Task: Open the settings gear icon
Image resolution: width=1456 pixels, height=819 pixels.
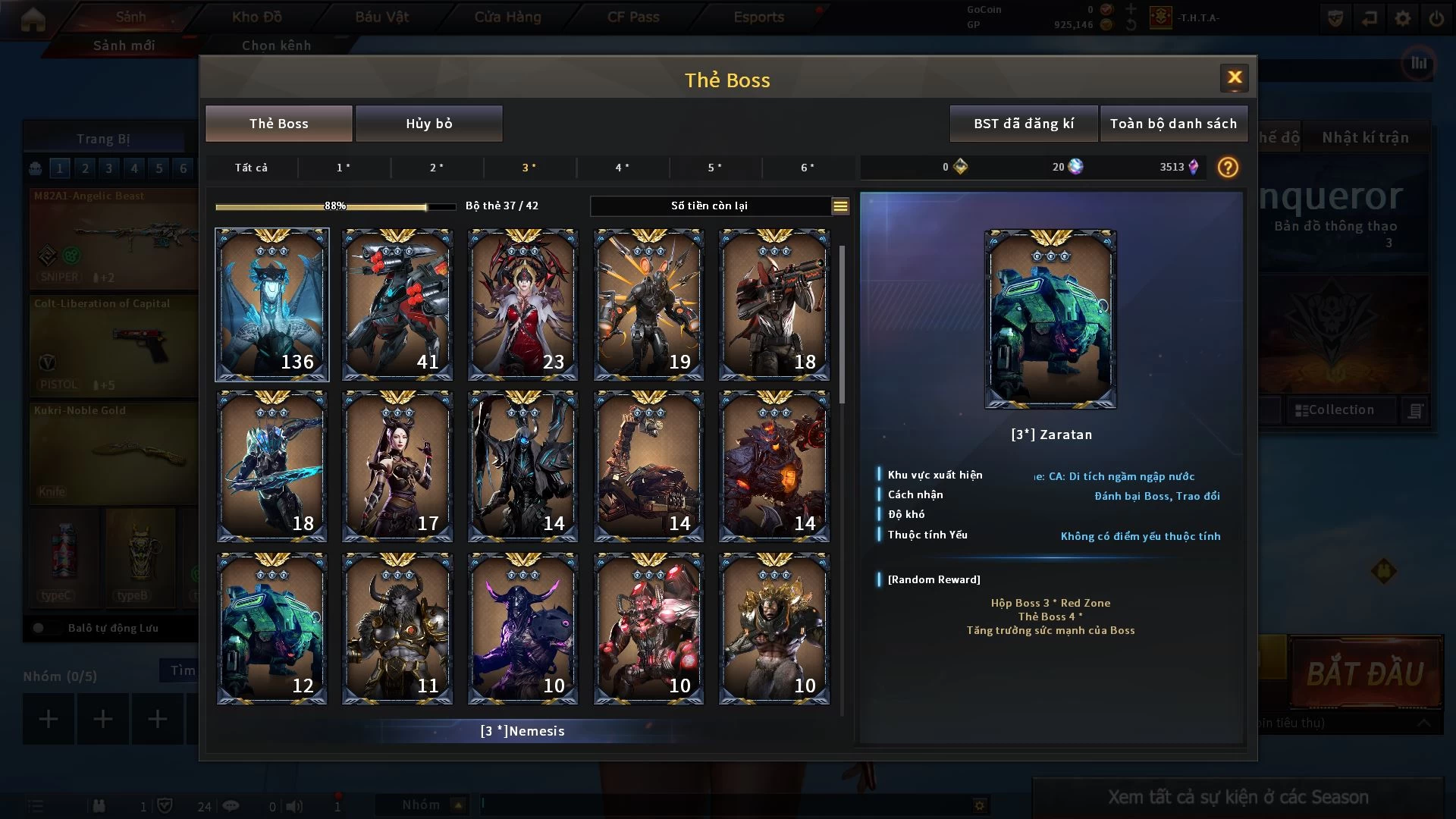Action: pyautogui.click(x=1403, y=18)
